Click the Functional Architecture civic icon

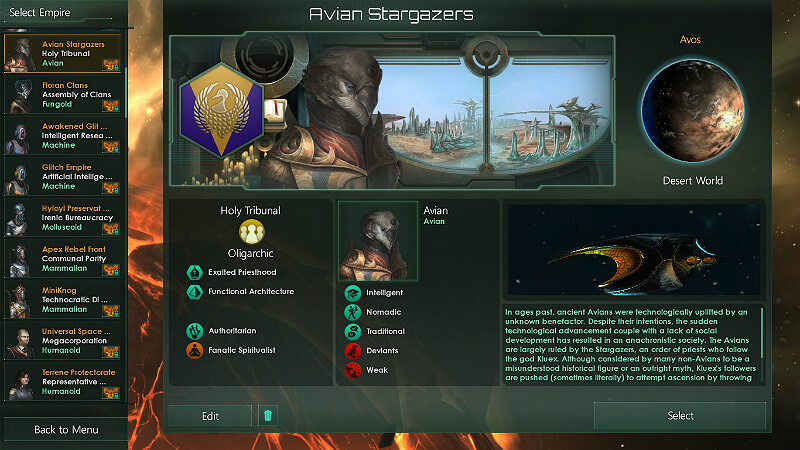coord(194,292)
